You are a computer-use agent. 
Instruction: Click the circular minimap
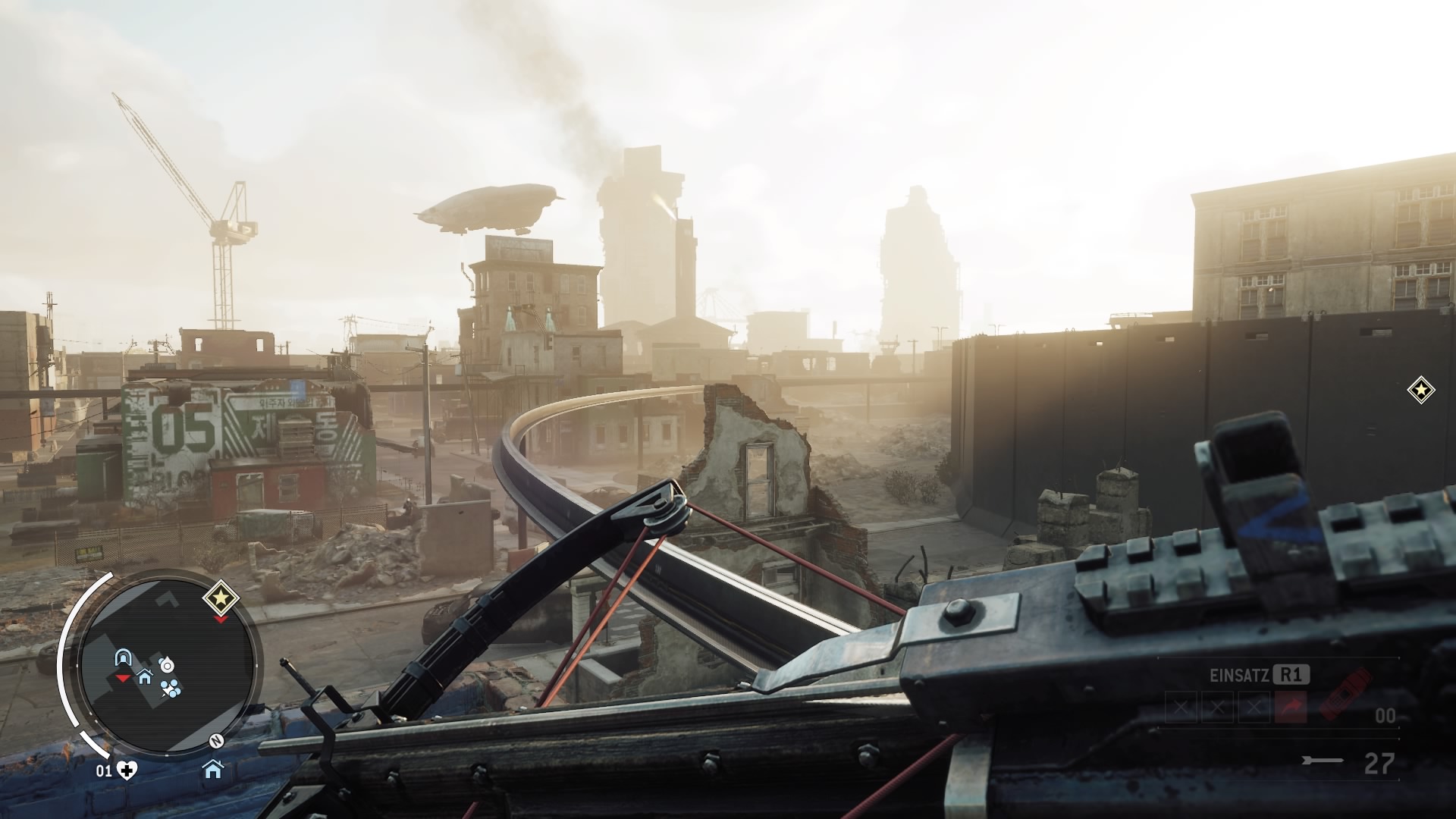166,672
